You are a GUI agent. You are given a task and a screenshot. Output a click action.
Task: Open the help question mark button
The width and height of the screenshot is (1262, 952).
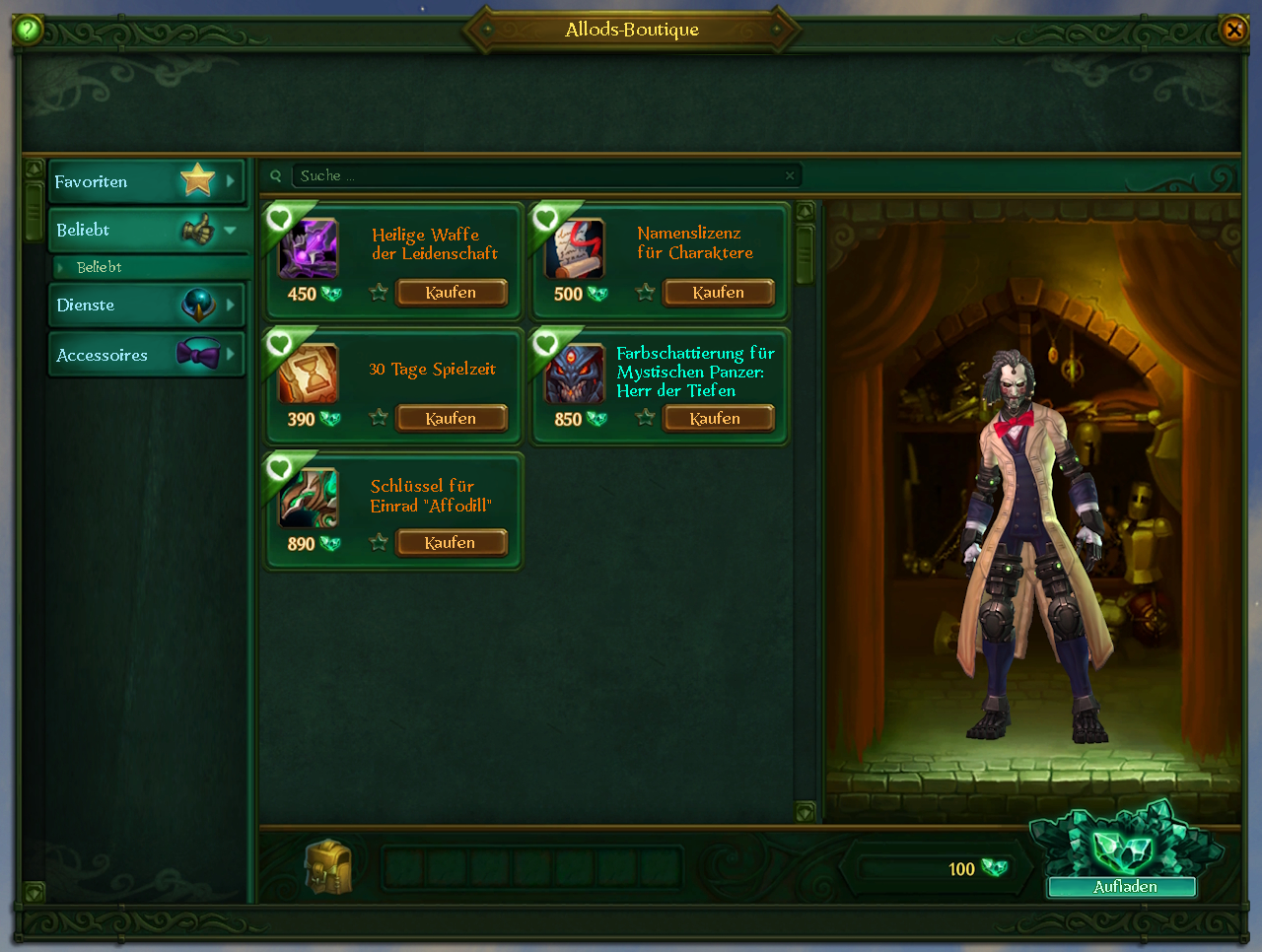[28, 30]
